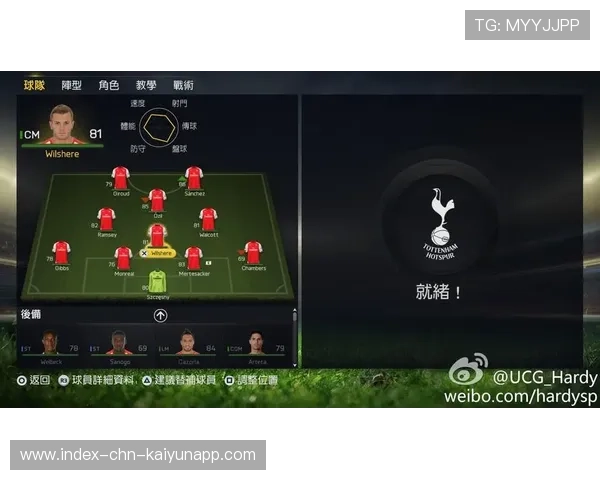Open the 陣型 formation tab
Screen dimensions: 600x480
pos(72,86)
